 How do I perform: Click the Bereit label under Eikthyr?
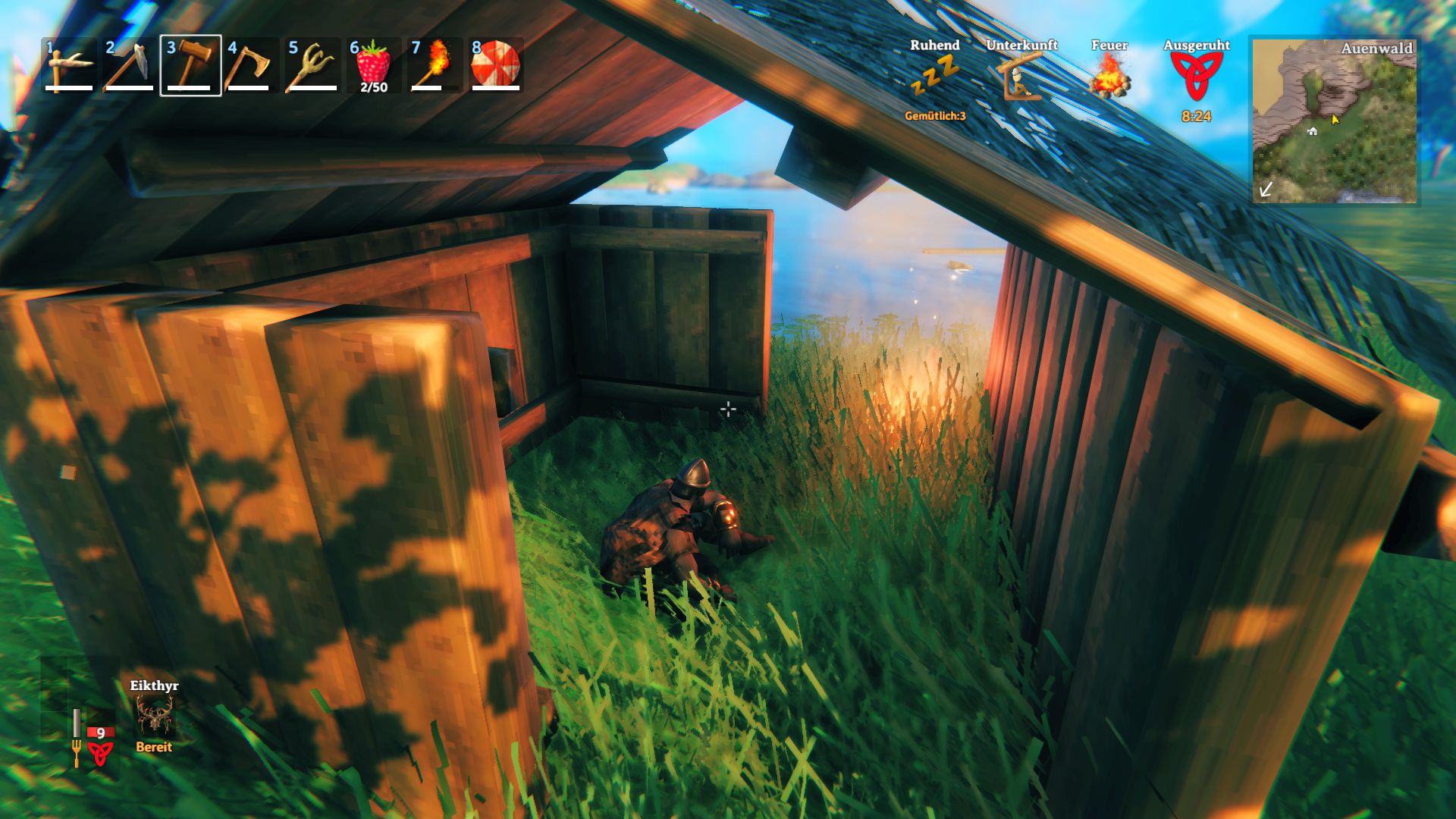coord(153,747)
